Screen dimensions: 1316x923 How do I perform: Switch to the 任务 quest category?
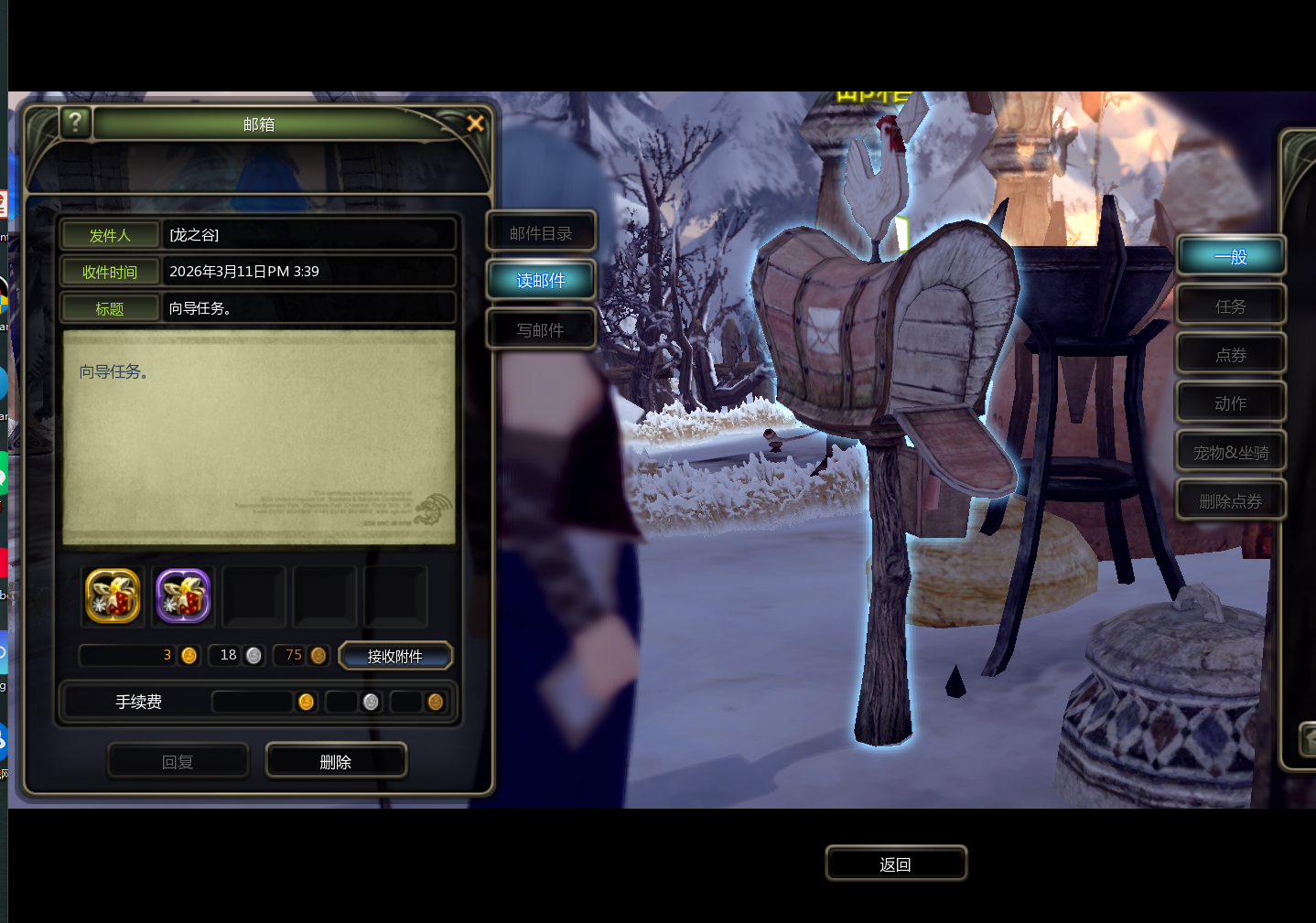1230,306
